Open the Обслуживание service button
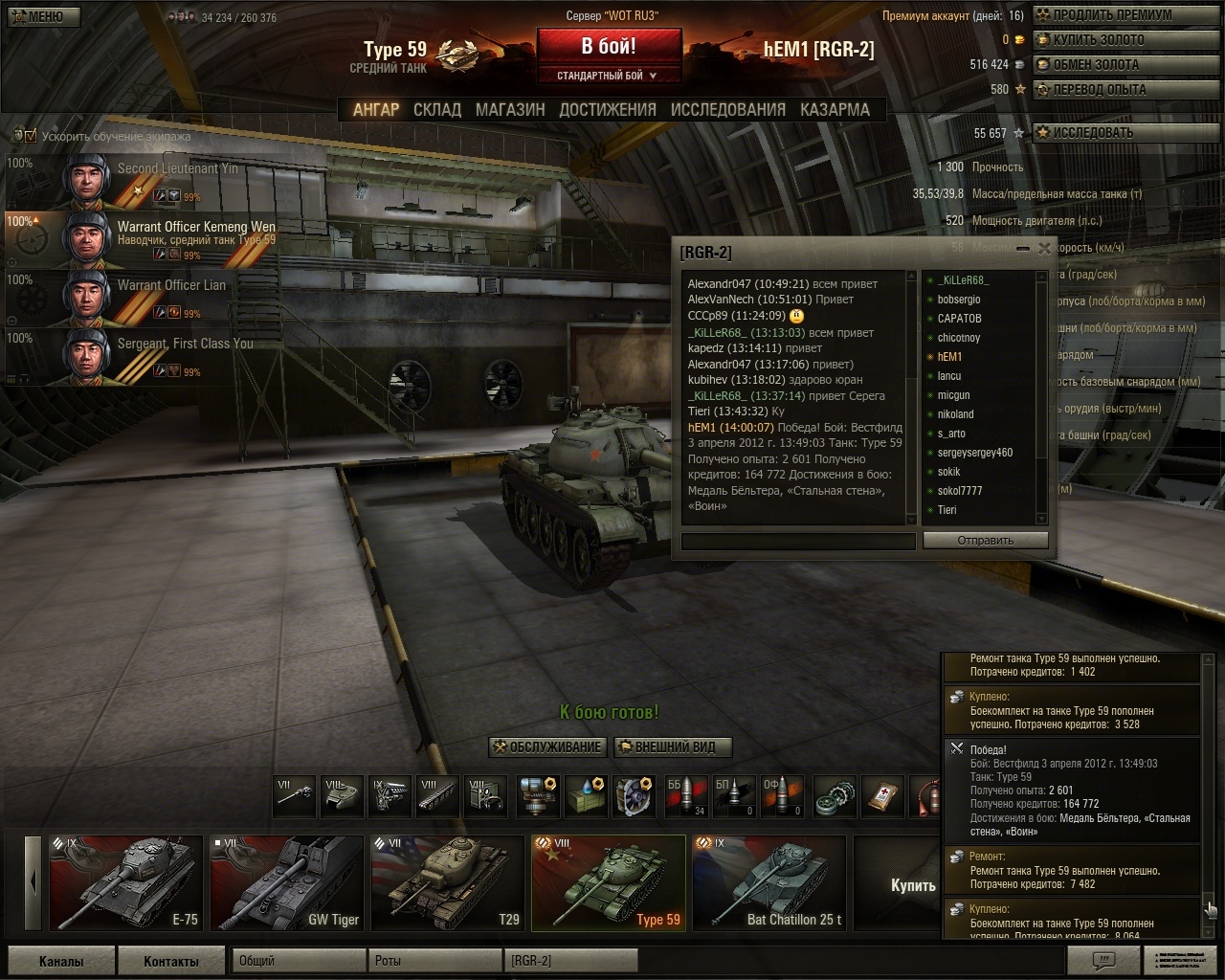This screenshot has width=1225, height=980. pyautogui.click(x=546, y=747)
